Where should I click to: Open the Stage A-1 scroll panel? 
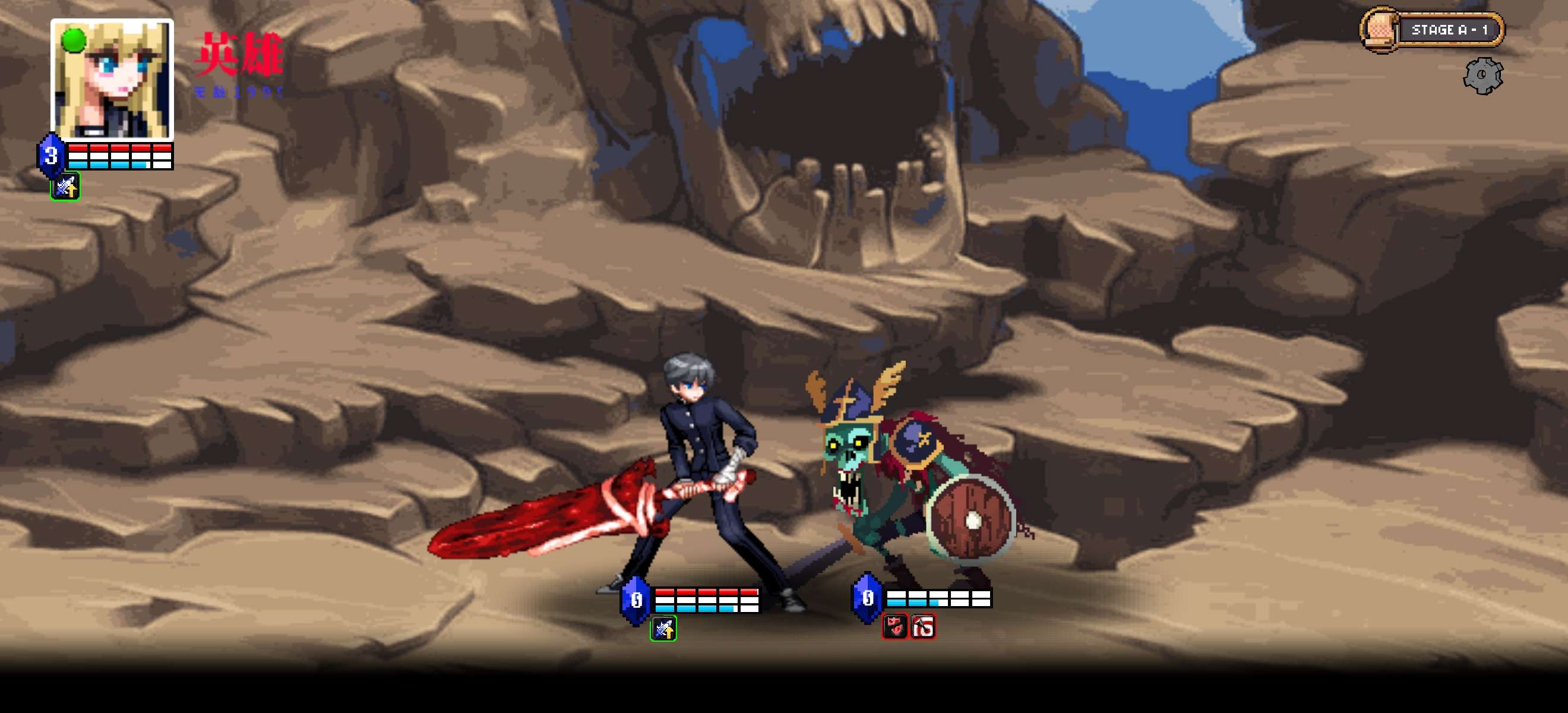pos(1432,30)
